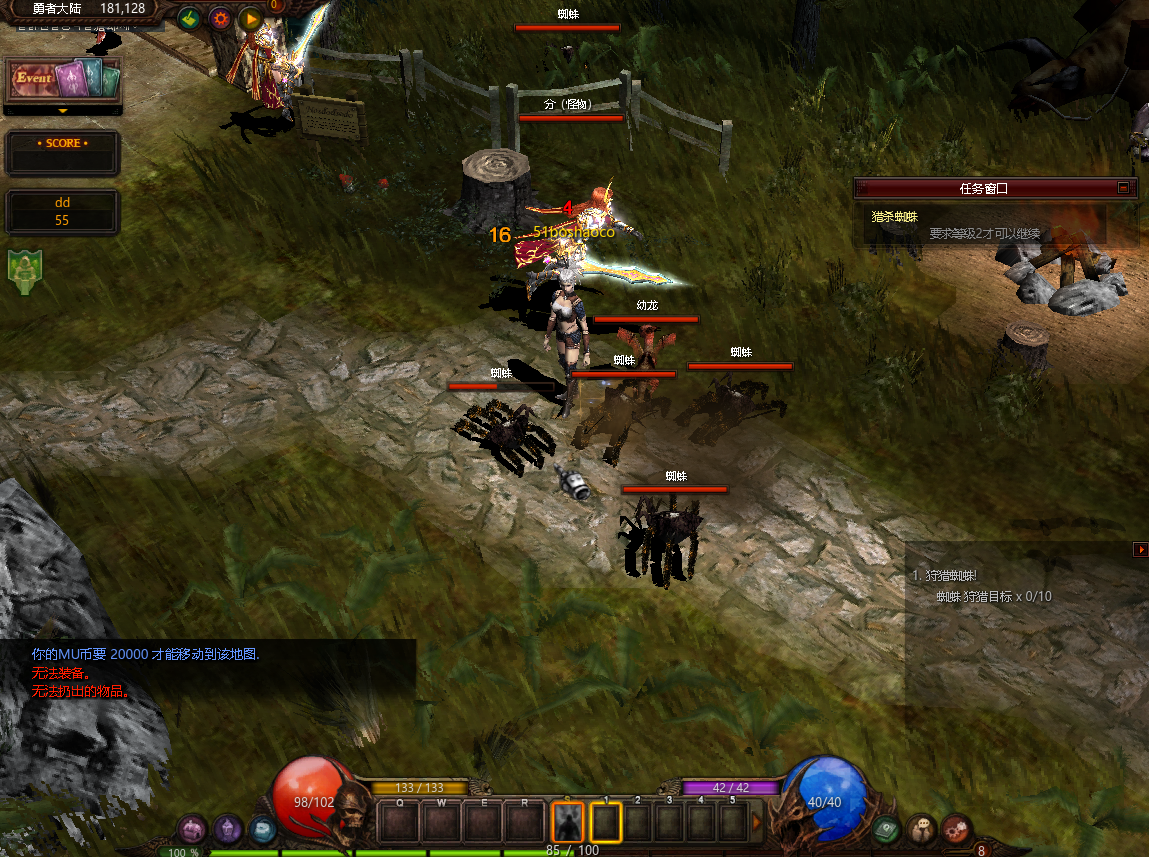The image size is (1149, 857).
Task: Select the yellow-highlighted hotbar slot 1
Action: [606, 822]
